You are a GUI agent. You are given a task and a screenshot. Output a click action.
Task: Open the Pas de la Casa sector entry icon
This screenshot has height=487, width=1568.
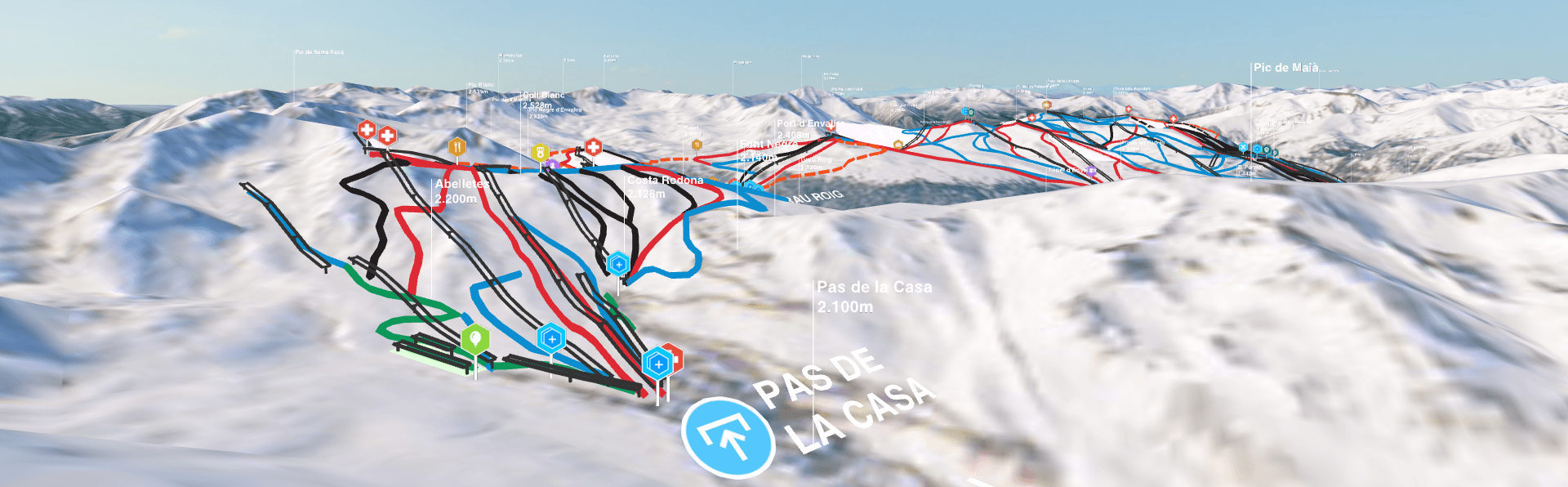pos(728,436)
